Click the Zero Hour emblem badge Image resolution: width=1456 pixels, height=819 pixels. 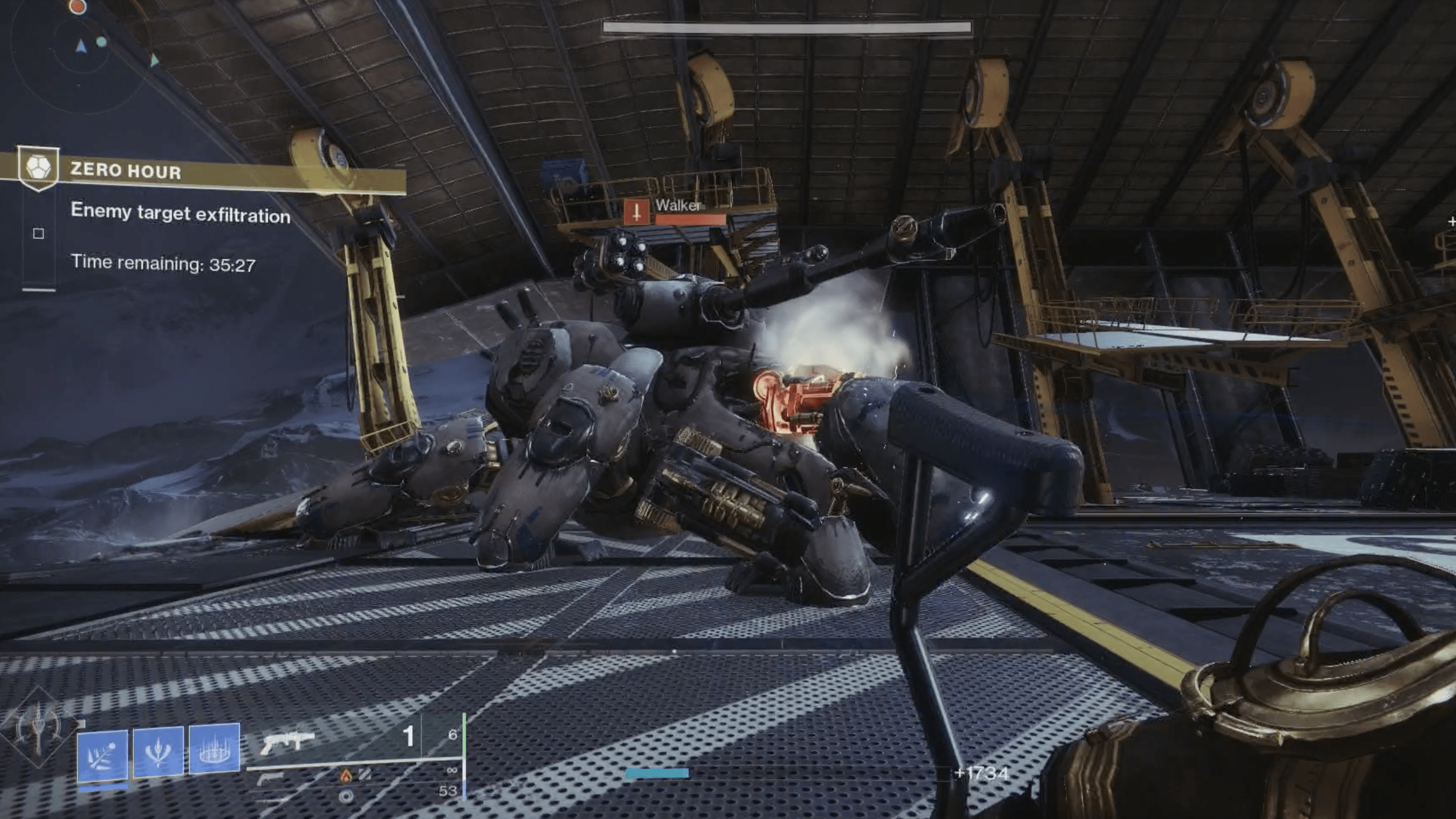point(38,168)
